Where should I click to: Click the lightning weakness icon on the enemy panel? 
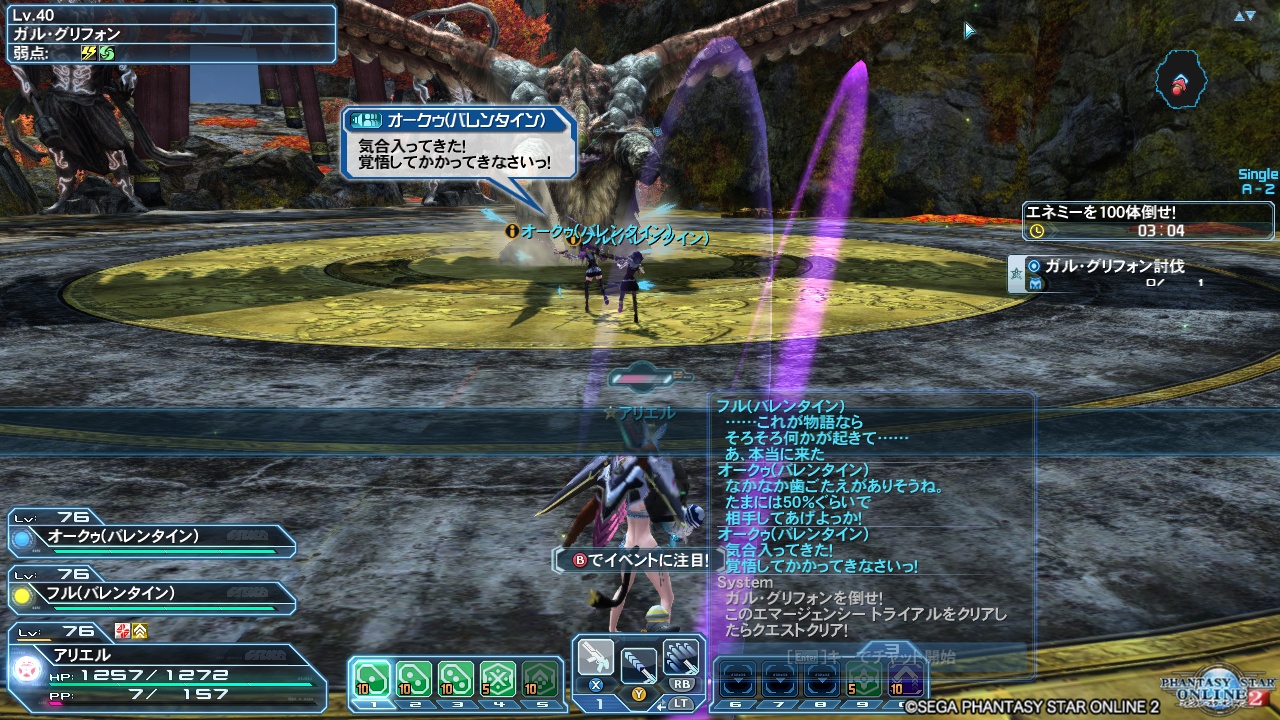click(89, 51)
